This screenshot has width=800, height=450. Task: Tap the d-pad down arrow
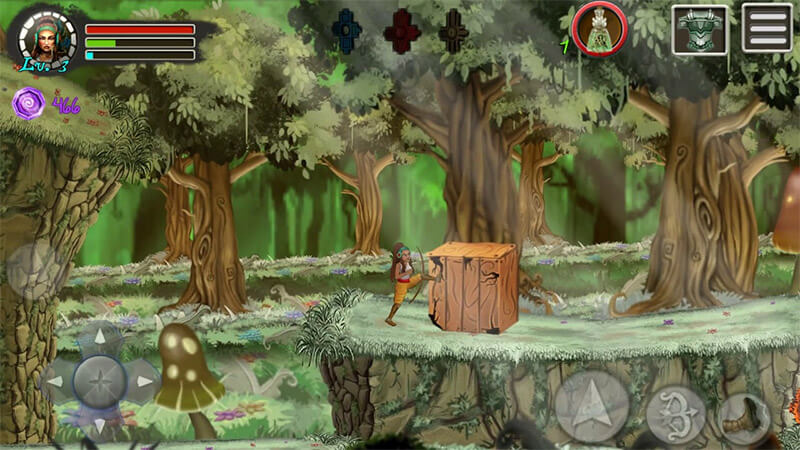tap(99, 424)
